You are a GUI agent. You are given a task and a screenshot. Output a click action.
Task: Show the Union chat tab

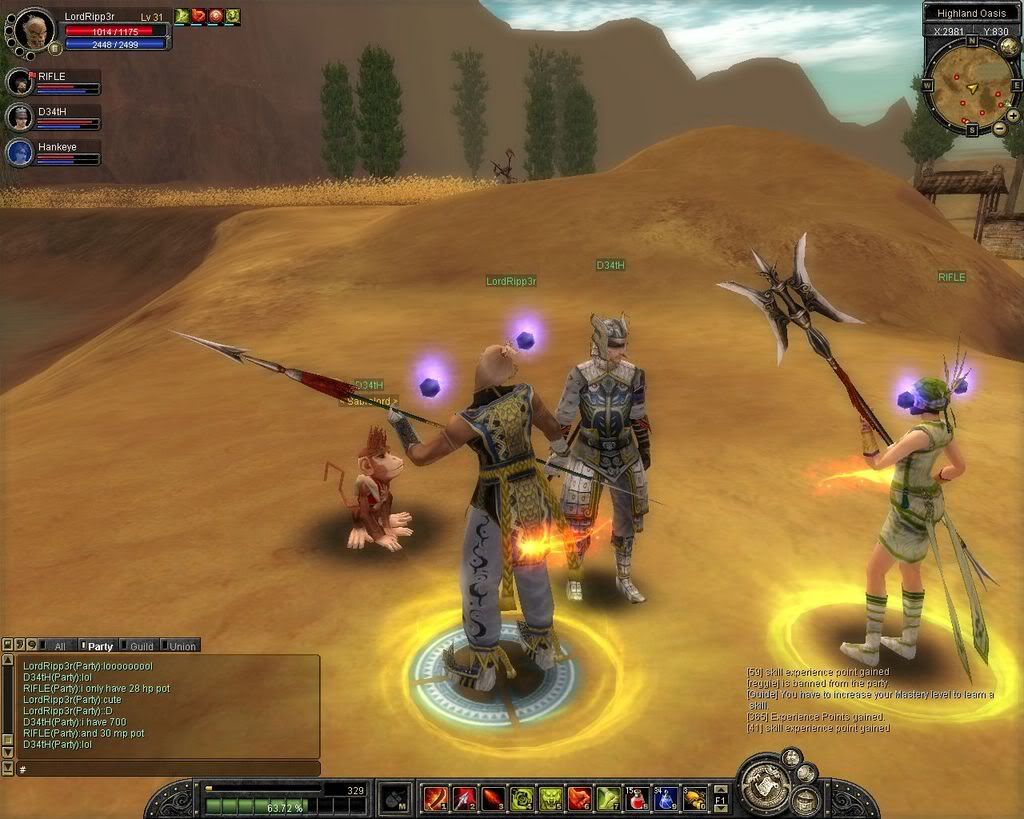click(182, 646)
